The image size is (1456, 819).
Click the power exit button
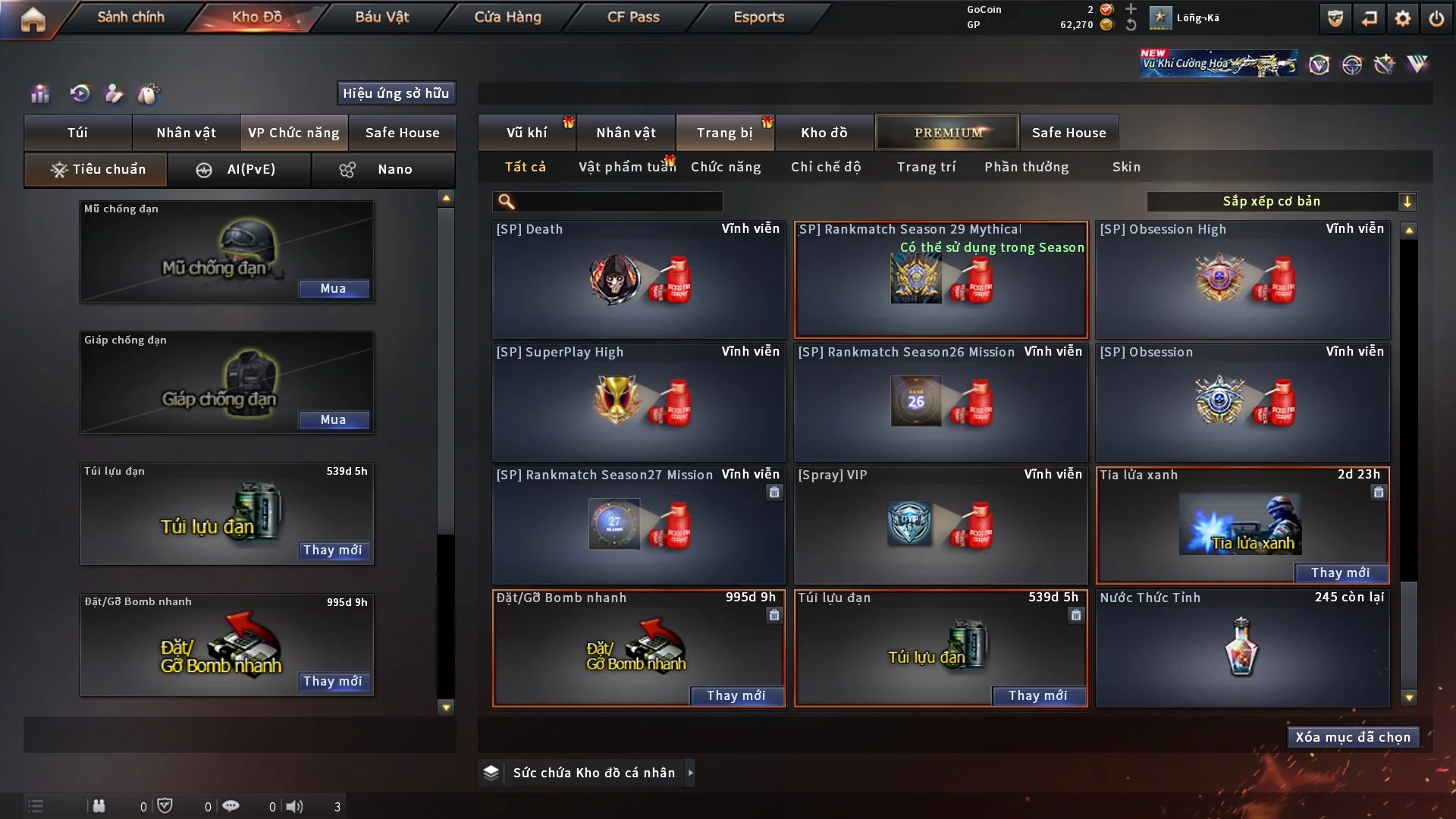tap(1436, 18)
